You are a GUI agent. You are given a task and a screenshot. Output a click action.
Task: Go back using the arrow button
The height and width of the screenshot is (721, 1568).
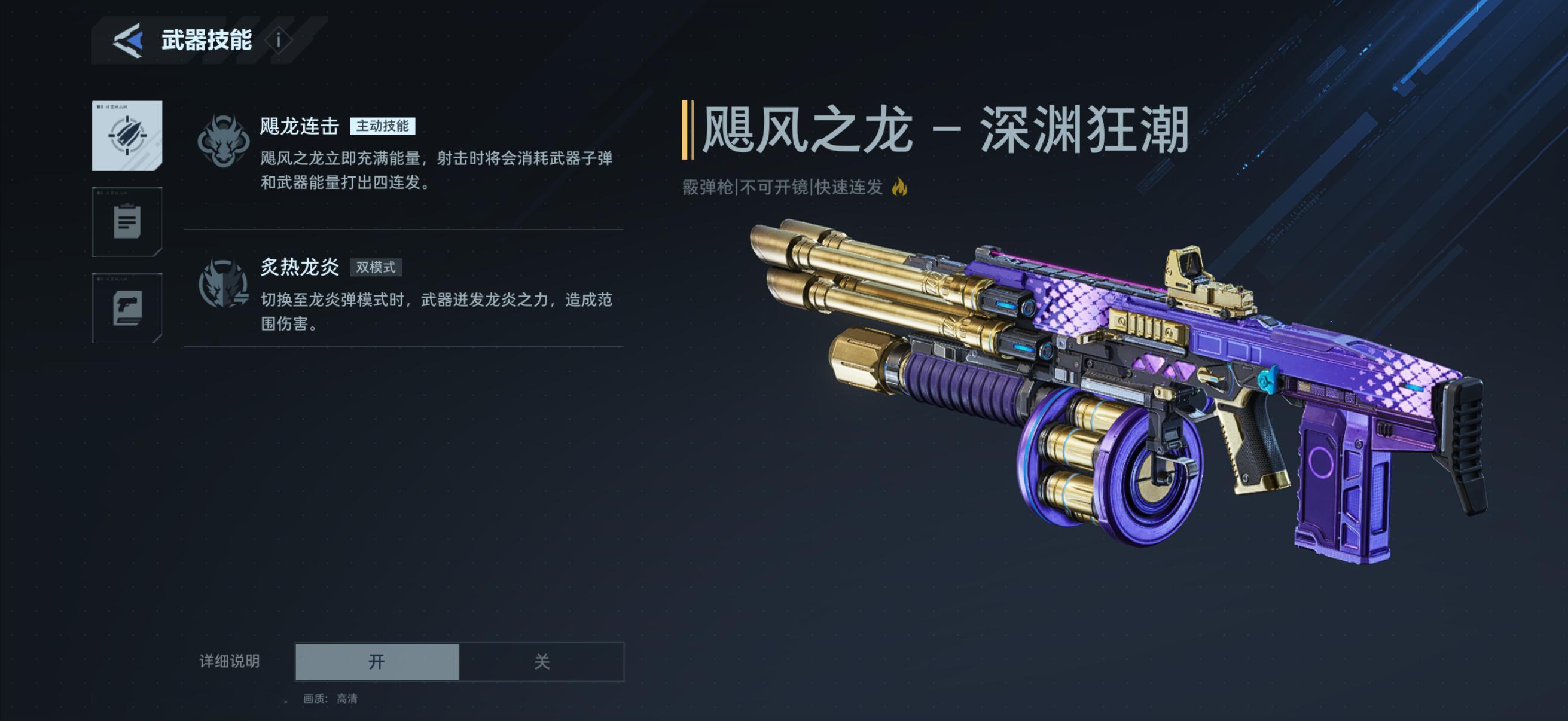click(129, 41)
